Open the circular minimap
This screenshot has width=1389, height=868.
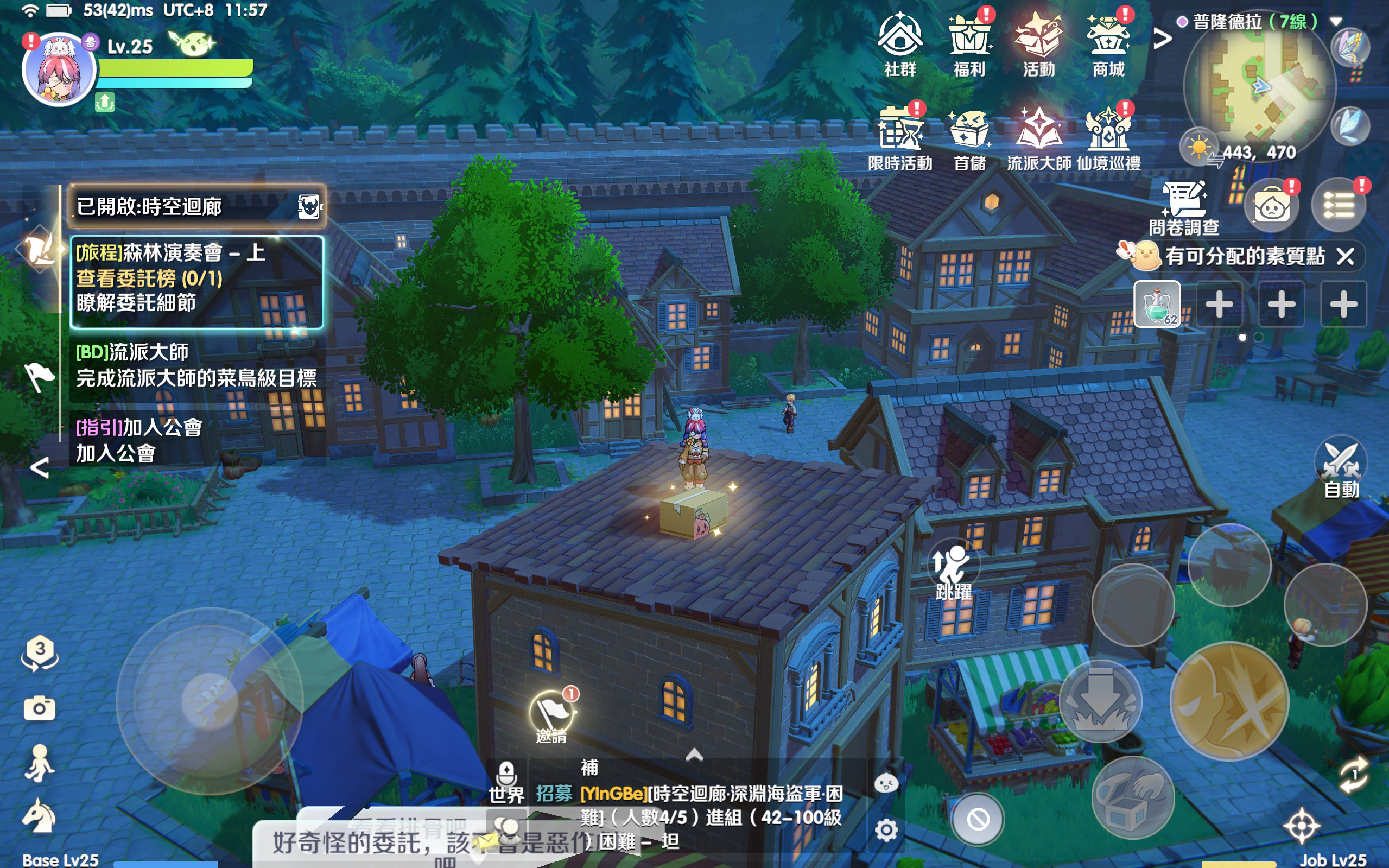1259,87
